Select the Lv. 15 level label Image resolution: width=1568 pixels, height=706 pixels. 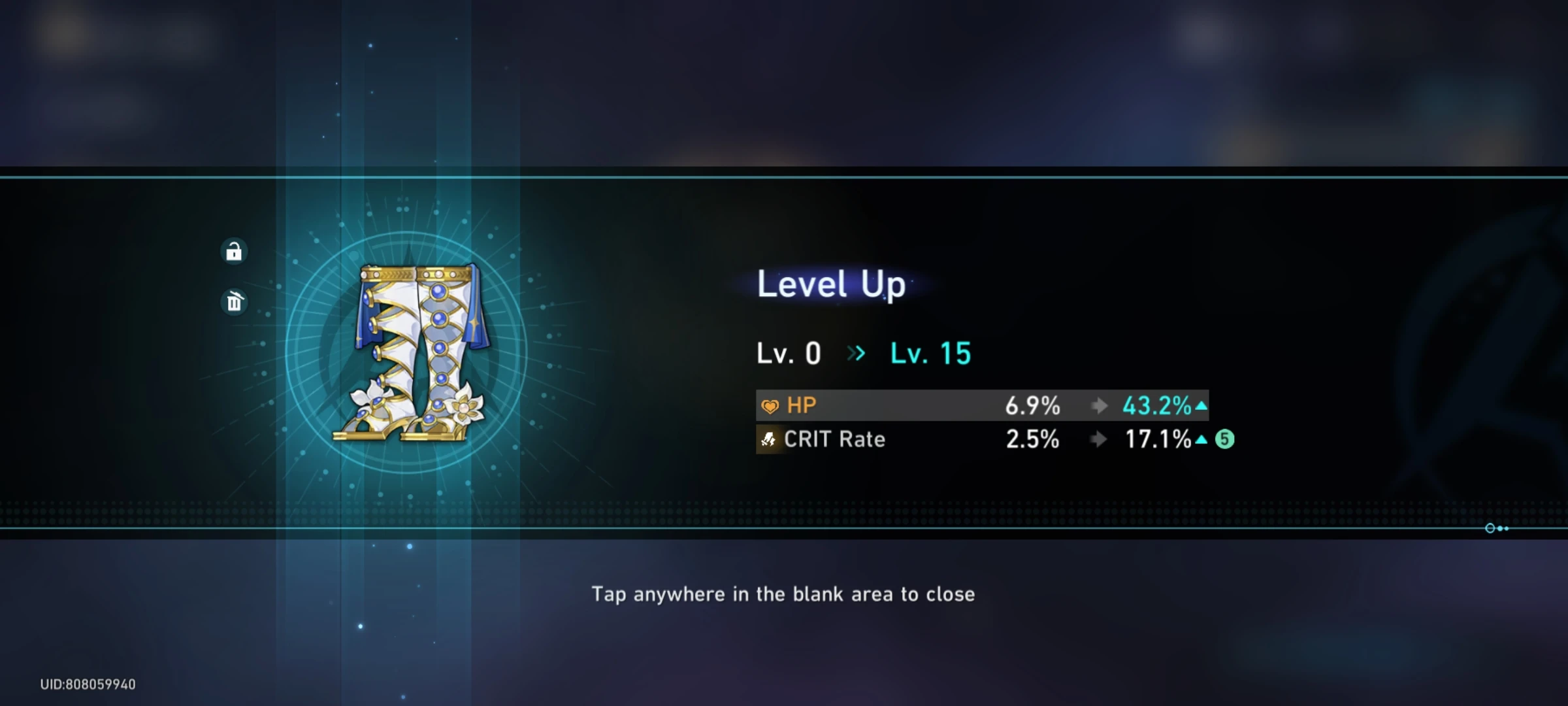[x=930, y=353]
